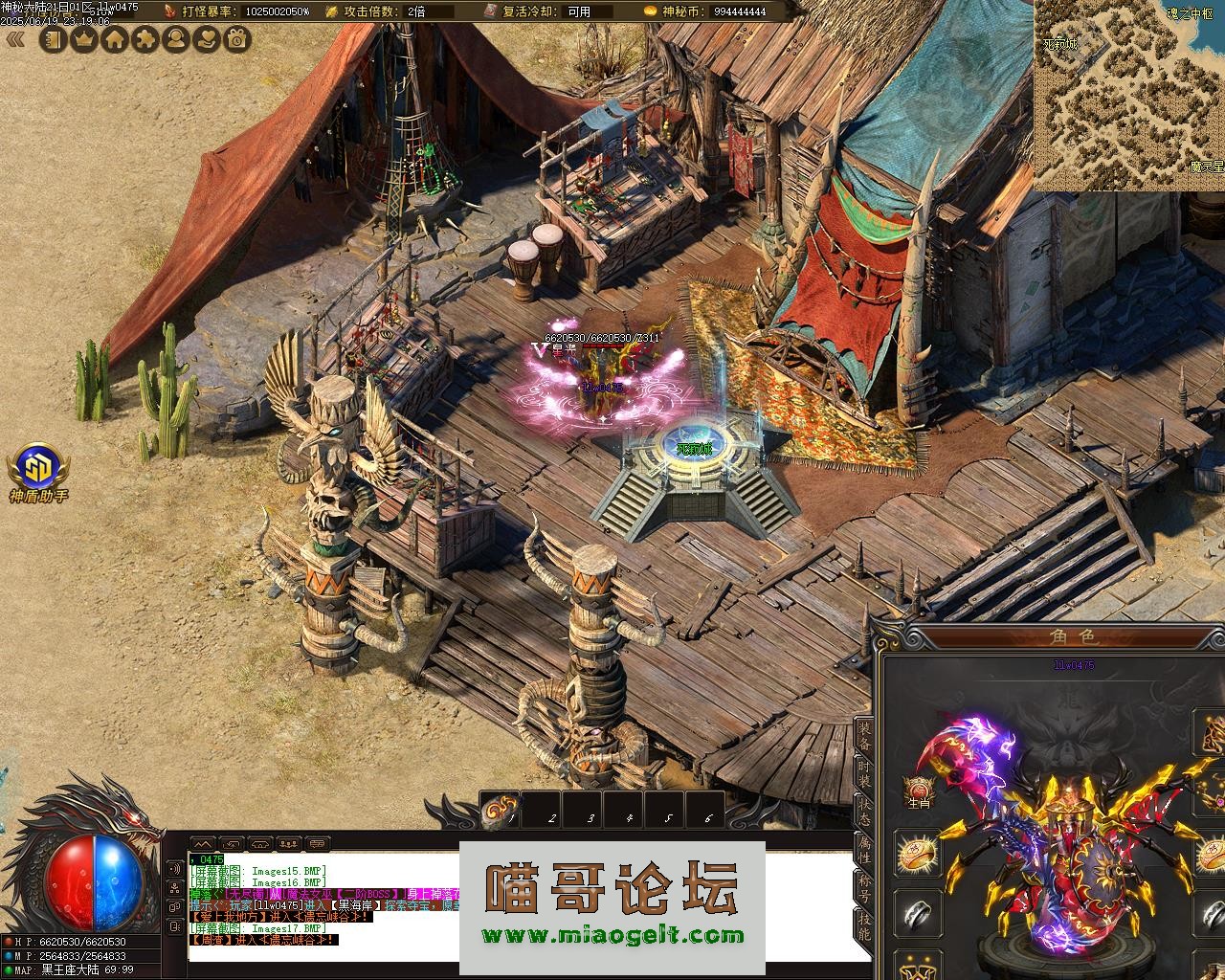Show the 属性 attributes tab
Viewport: 1225px width, 980px height.
tap(863, 850)
